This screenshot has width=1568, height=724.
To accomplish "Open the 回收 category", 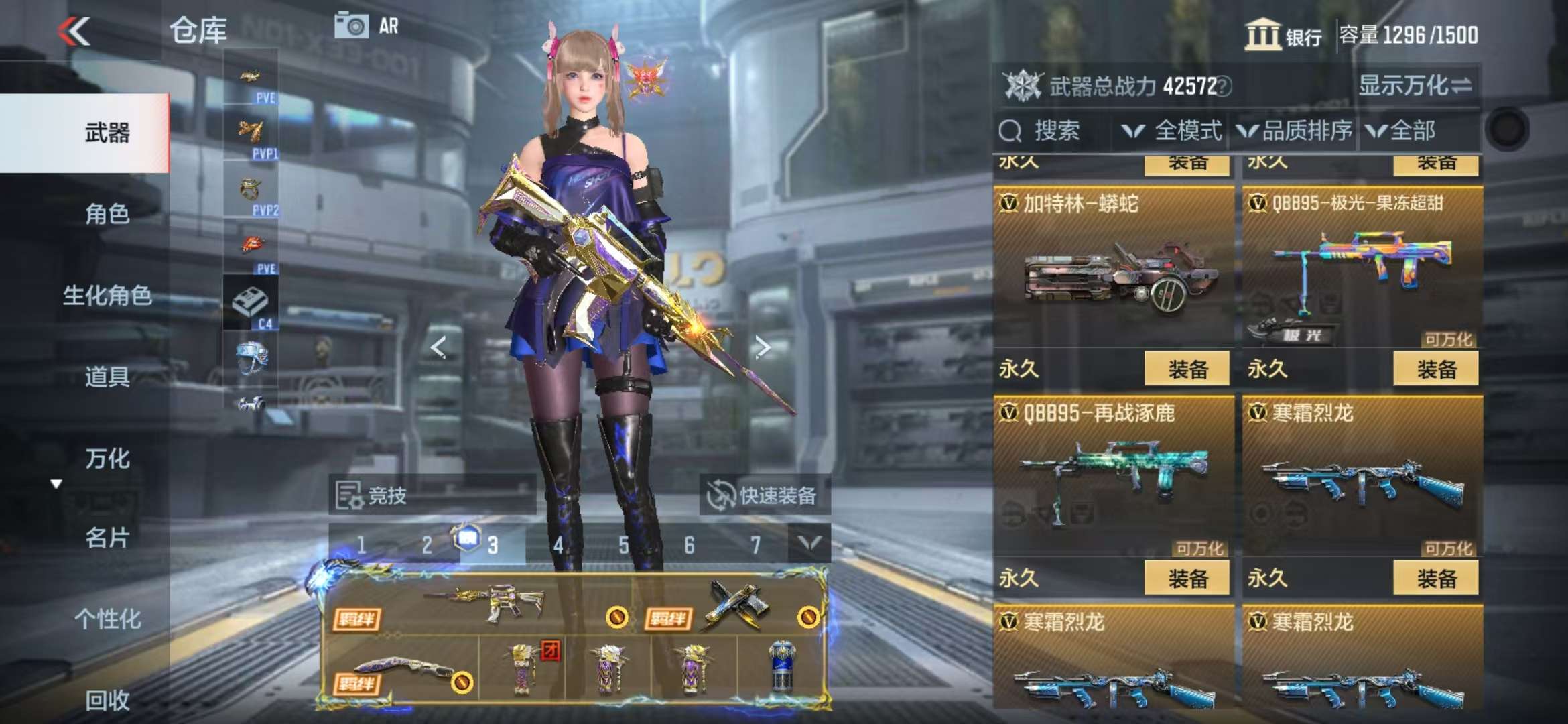I will 107,700.
